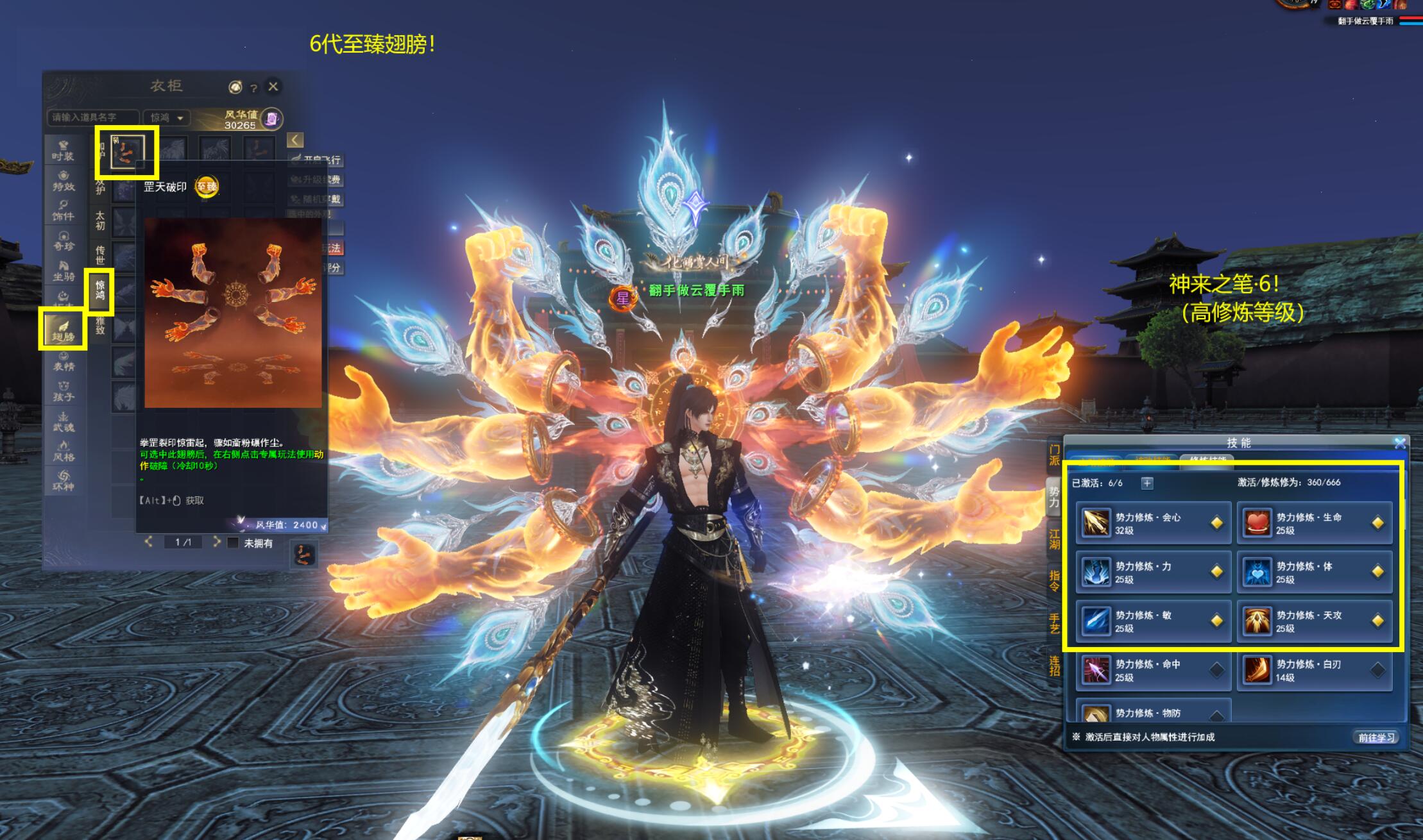Close the 衣柜 wardrobe panel
This screenshot has height=840, width=1423.
pos(273,87)
